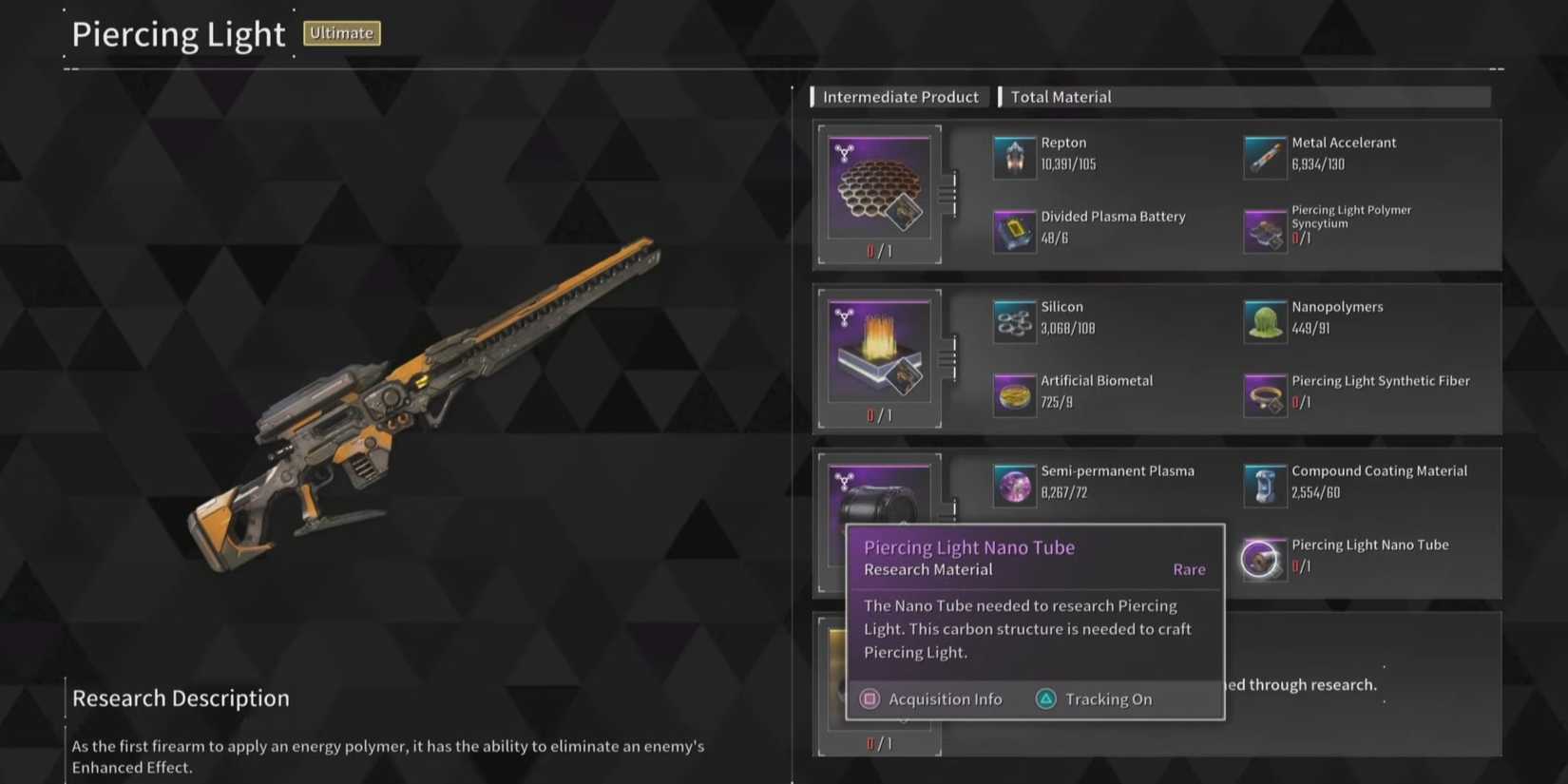Switch to the Intermediate Product tab
The width and height of the screenshot is (1568, 784).
[x=899, y=96]
